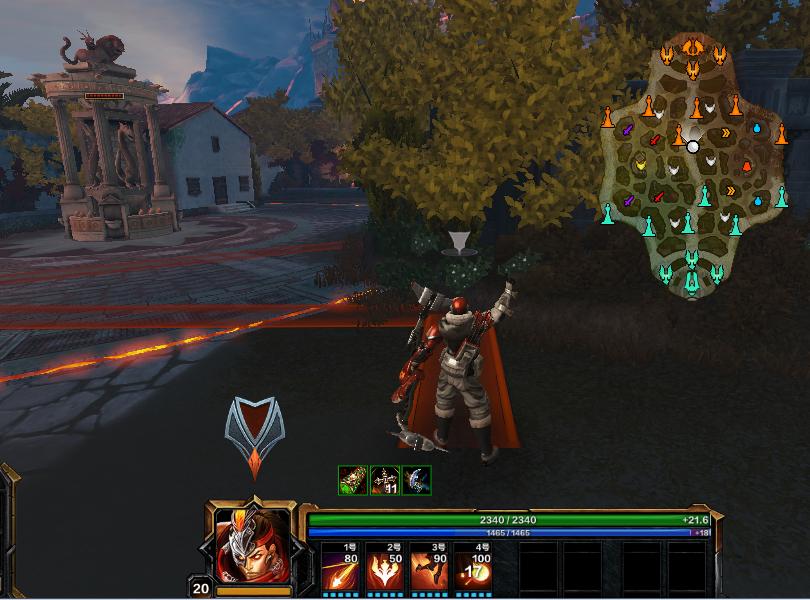Trigger ability 3 showing a leaping figure
This screenshot has width=810, height=600.
pos(427,569)
